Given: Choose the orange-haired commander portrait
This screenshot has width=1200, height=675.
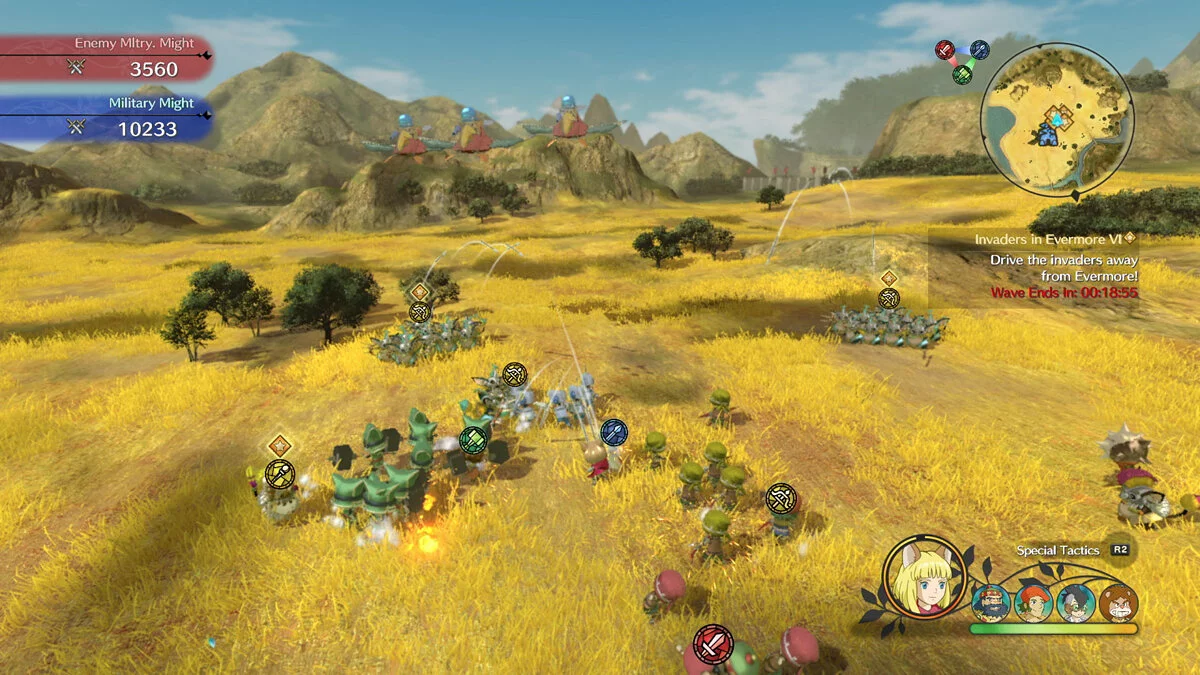Looking at the screenshot, I should (1033, 603).
